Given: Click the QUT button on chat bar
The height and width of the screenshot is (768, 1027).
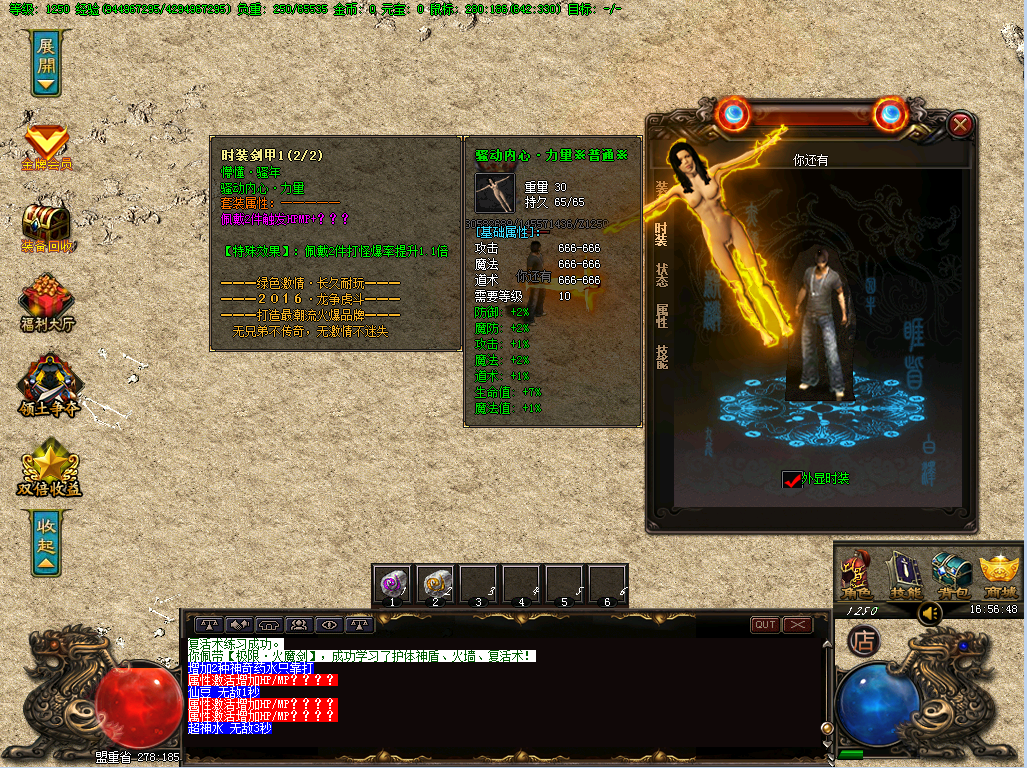Looking at the screenshot, I should tap(765, 625).
